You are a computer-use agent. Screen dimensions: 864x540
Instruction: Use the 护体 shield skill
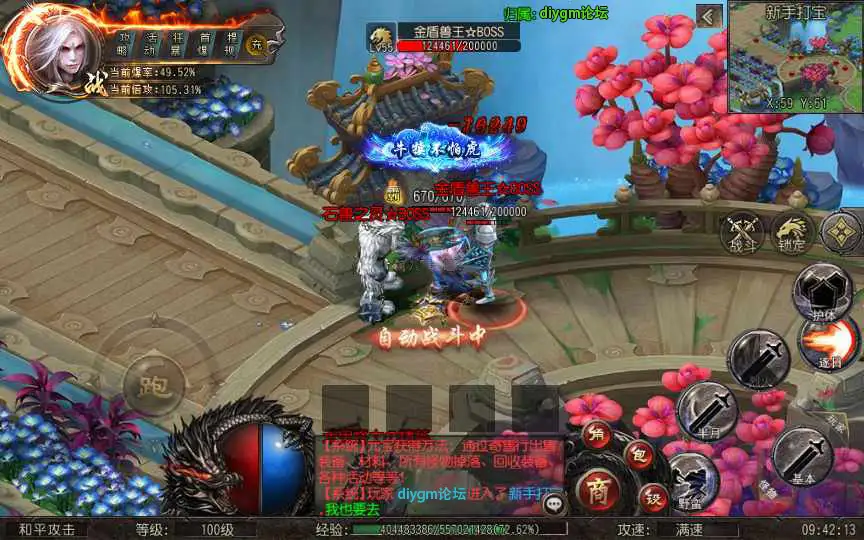[822, 290]
